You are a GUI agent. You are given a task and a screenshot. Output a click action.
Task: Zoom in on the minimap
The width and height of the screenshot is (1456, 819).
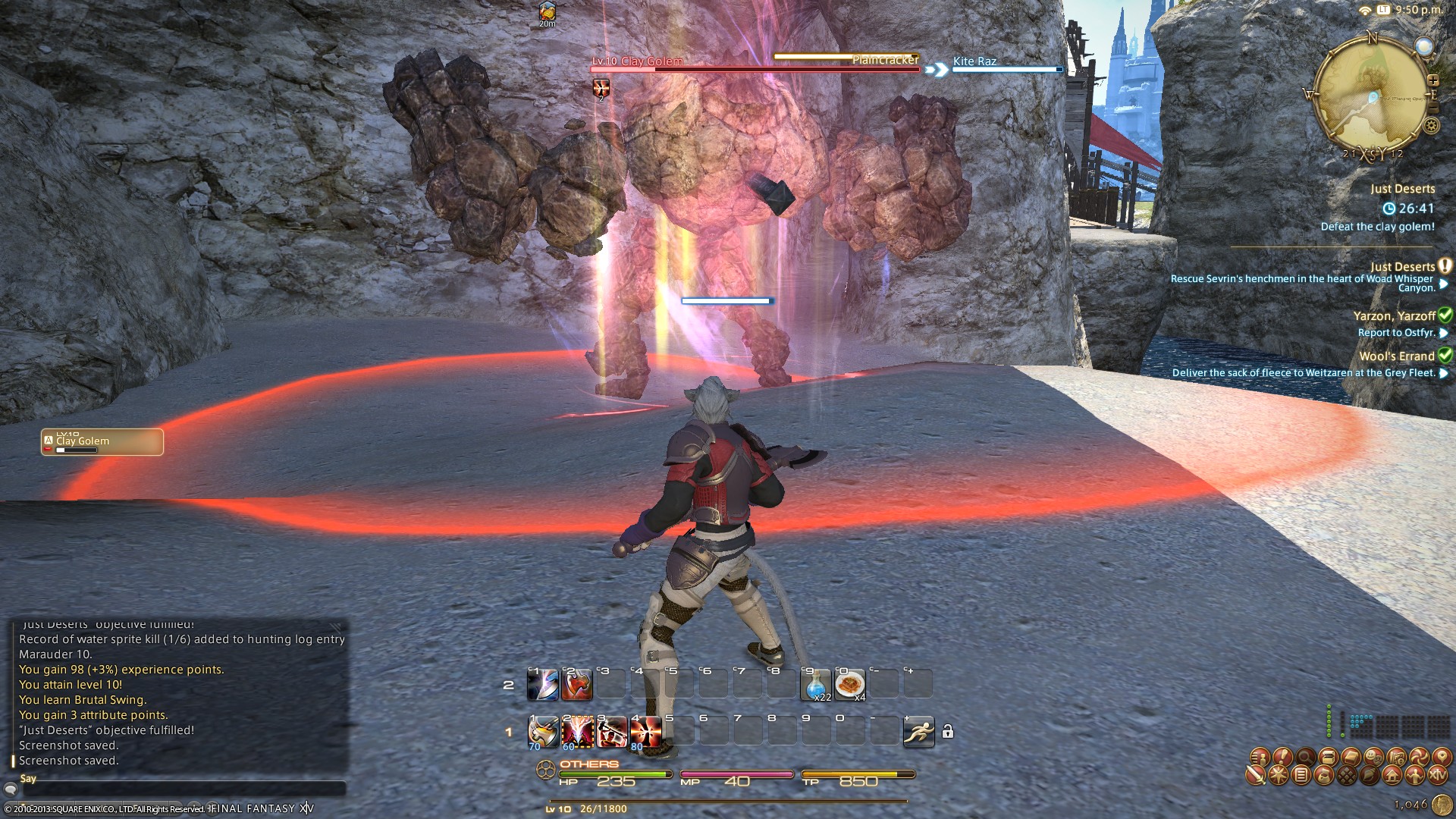tap(1432, 80)
